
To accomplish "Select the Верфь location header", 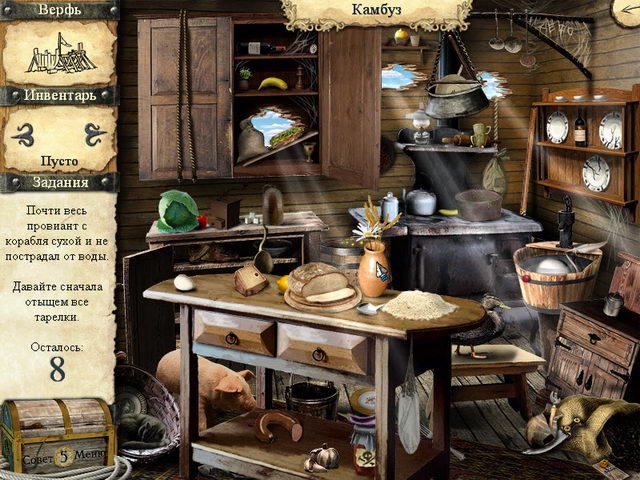I will click(x=60, y=10).
